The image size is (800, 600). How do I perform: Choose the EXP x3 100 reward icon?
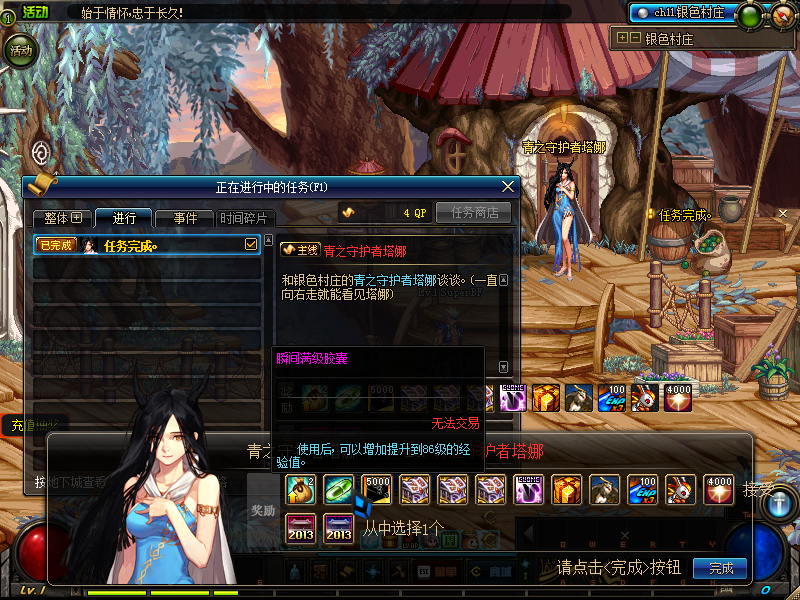click(642, 489)
